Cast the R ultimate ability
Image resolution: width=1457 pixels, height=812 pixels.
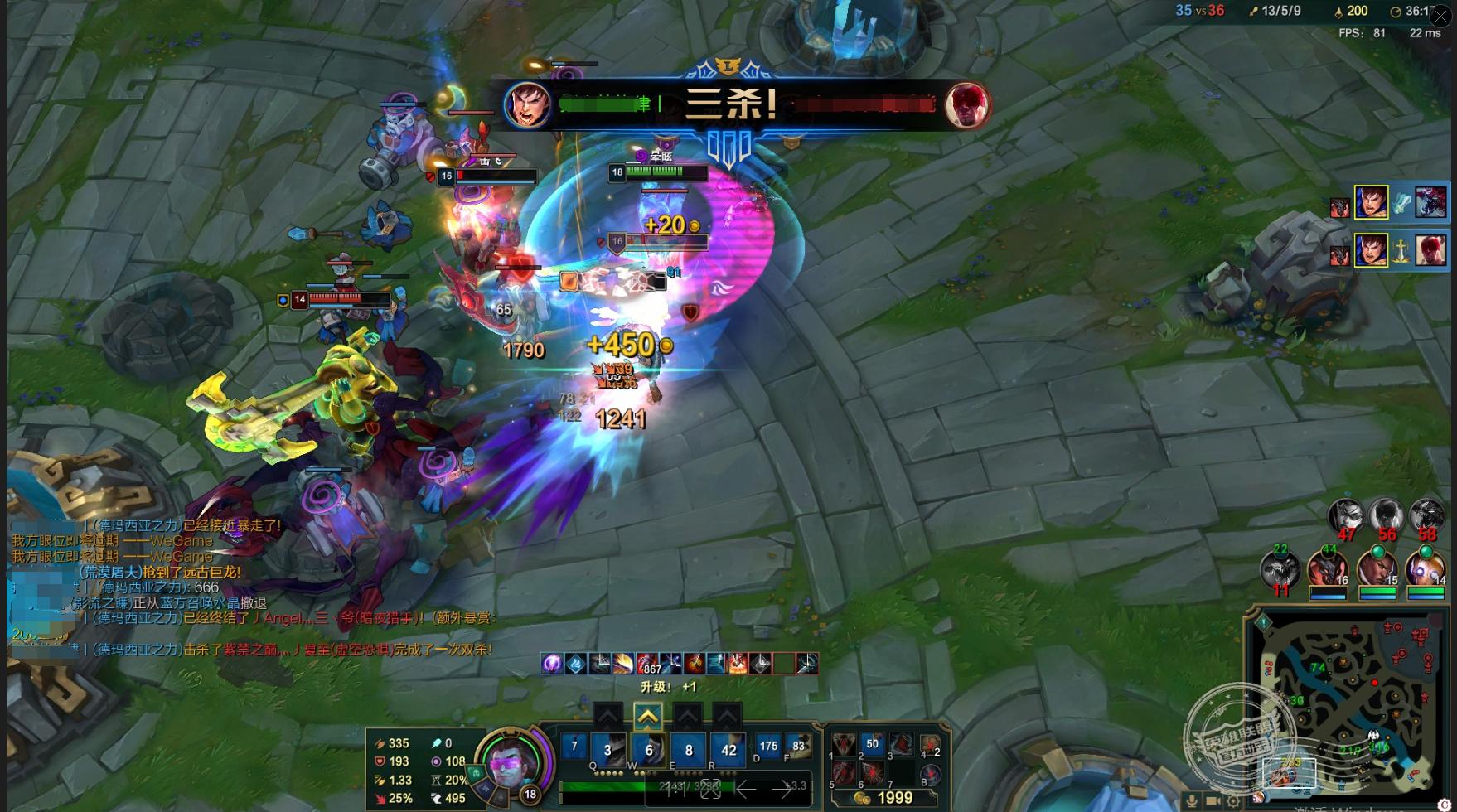coord(728,748)
